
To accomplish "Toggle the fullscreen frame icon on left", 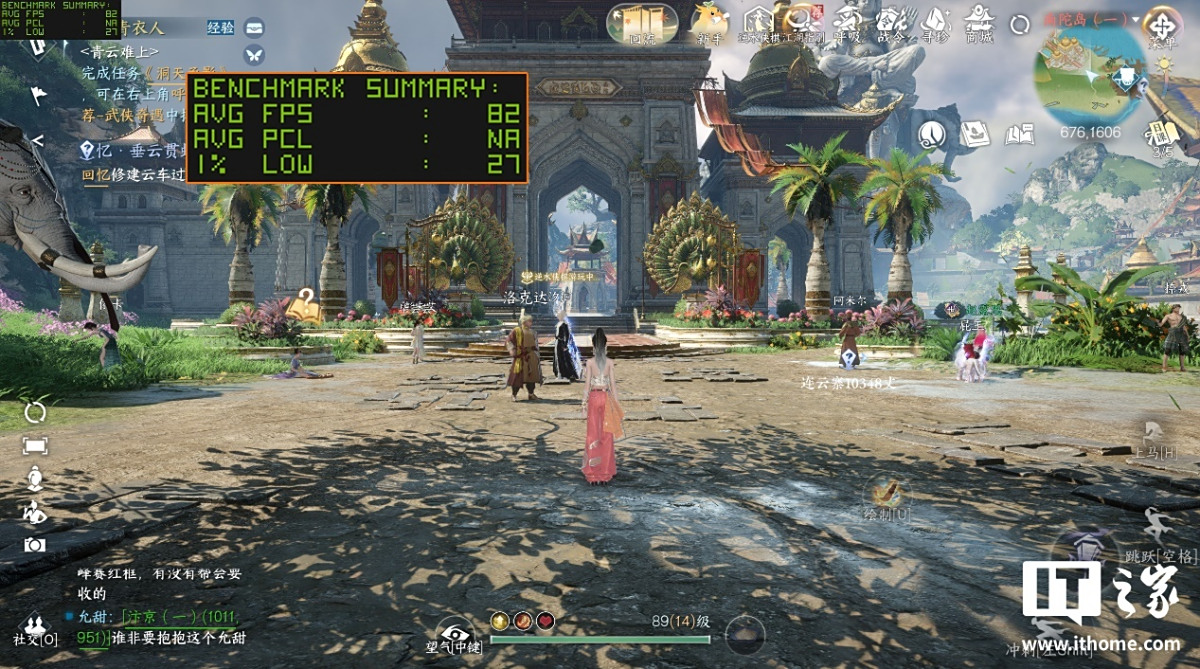I will 35,446.
